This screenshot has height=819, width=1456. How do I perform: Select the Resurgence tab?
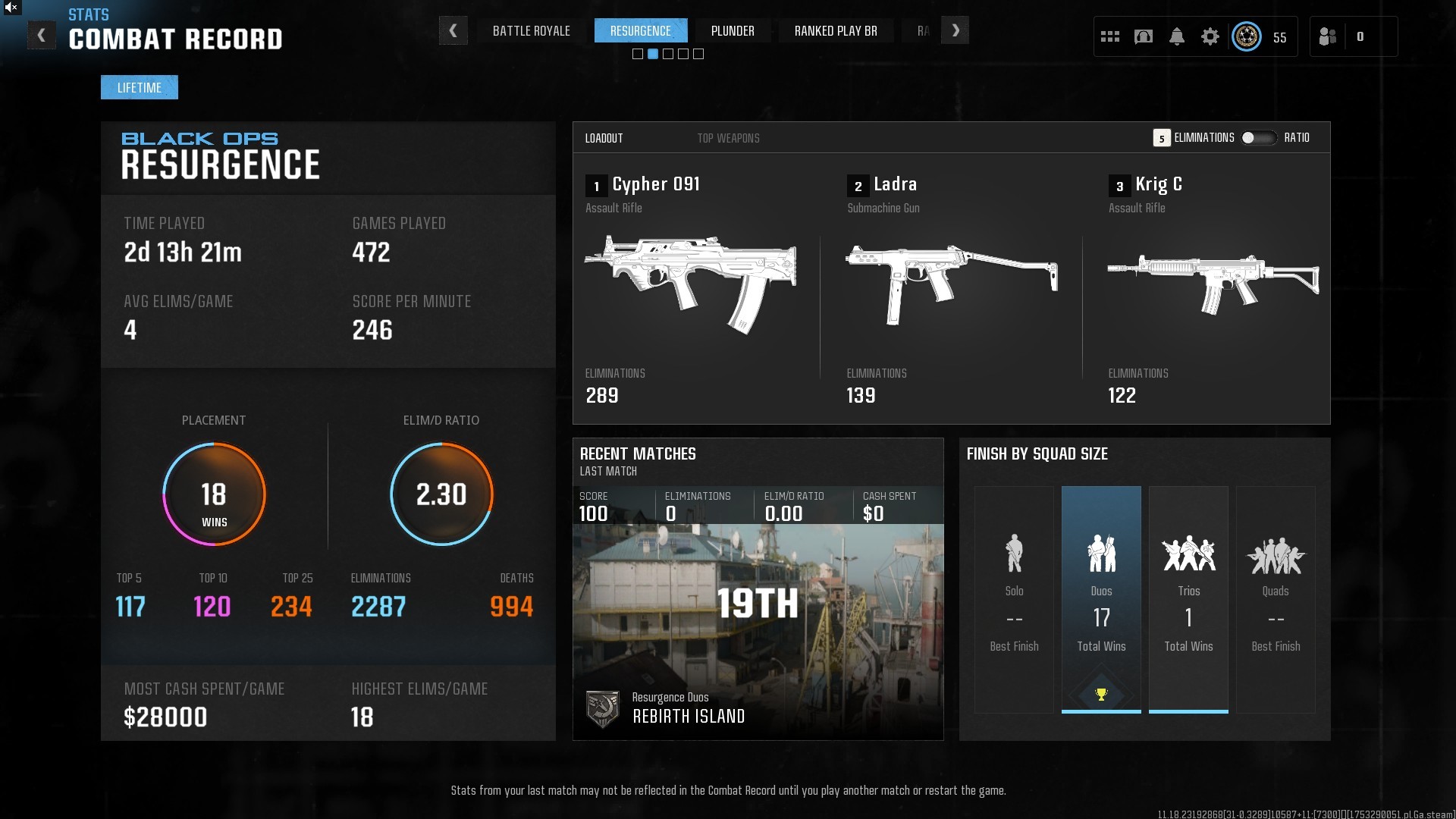coord(640,31)
